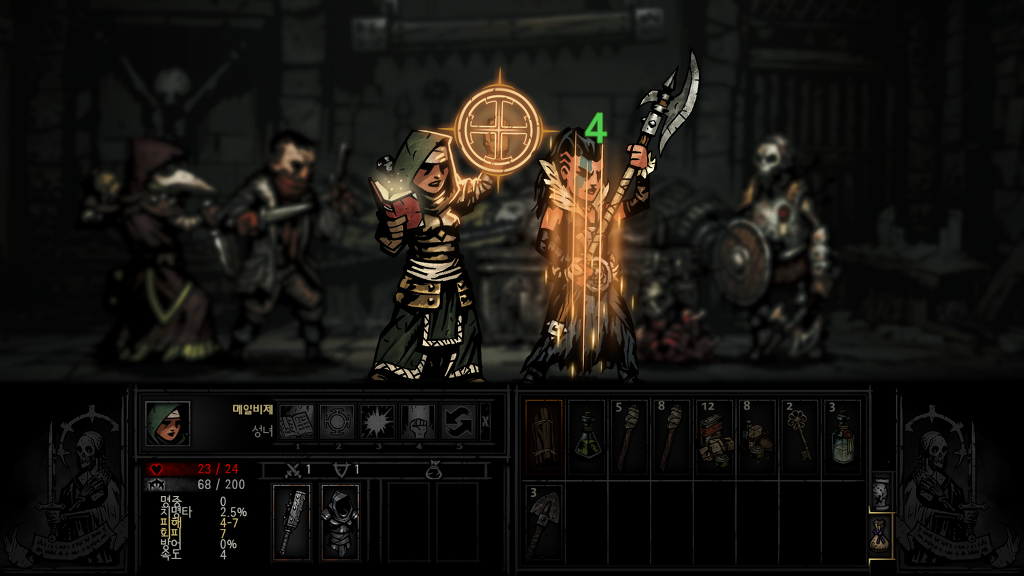Viewport: 1024px width, 576px height.
Task: Choose the skeleton key stack
Action: 801,436
